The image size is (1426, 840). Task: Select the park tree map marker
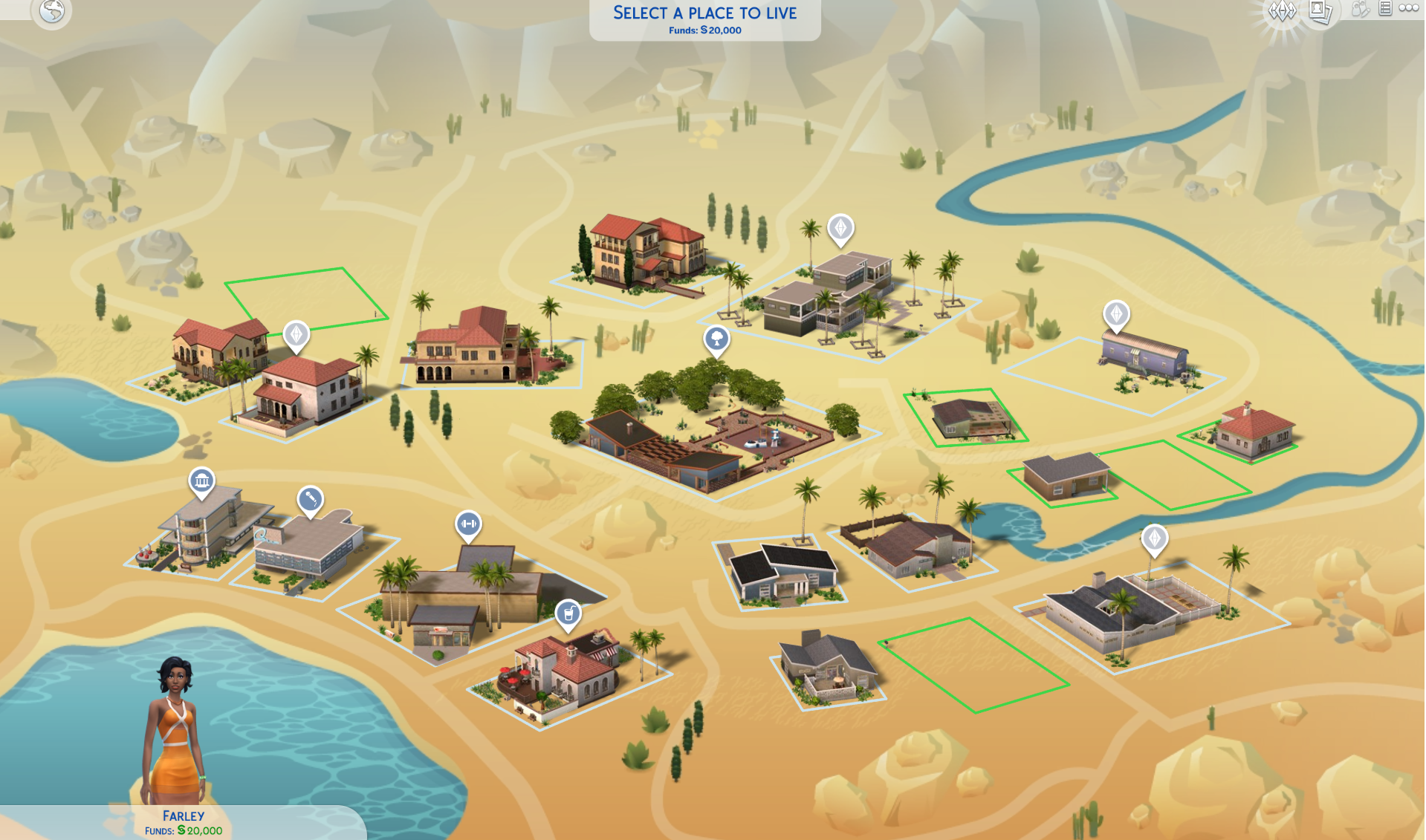[716, 339]
